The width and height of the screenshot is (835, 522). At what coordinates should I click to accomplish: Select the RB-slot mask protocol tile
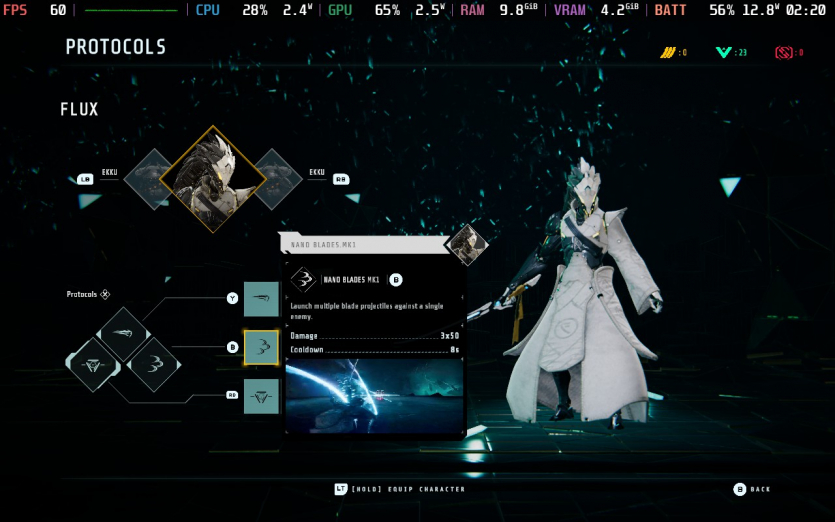click(261, 396)
